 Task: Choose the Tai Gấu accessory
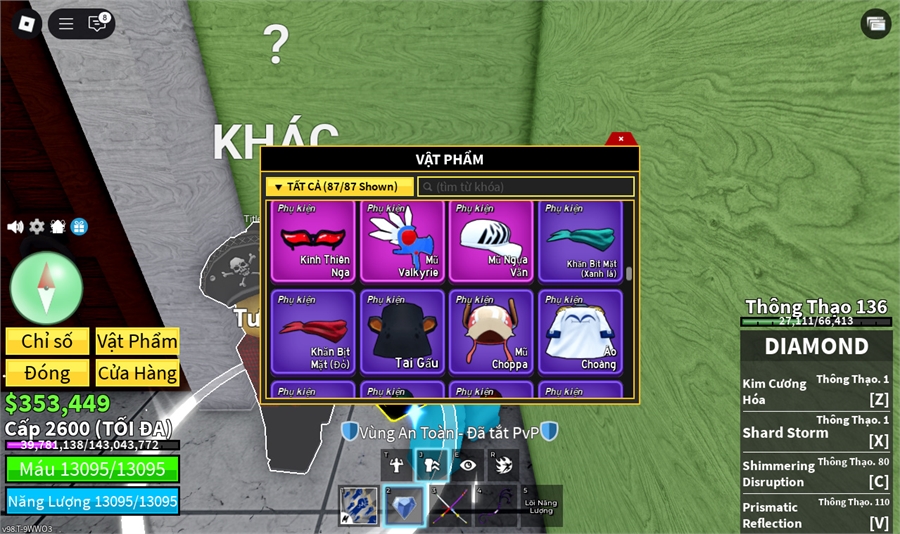[402, 331]
